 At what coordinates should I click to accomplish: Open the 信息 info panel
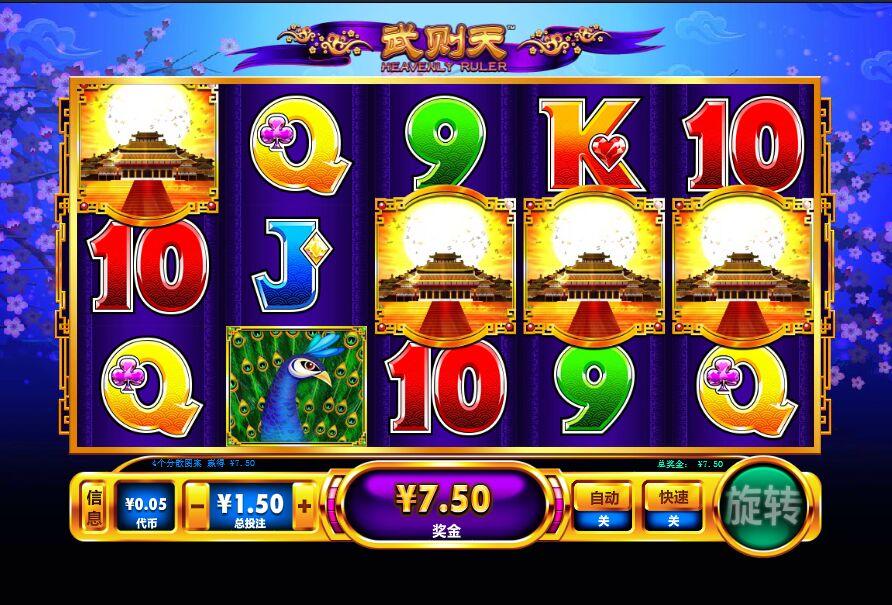coord(95,507)
